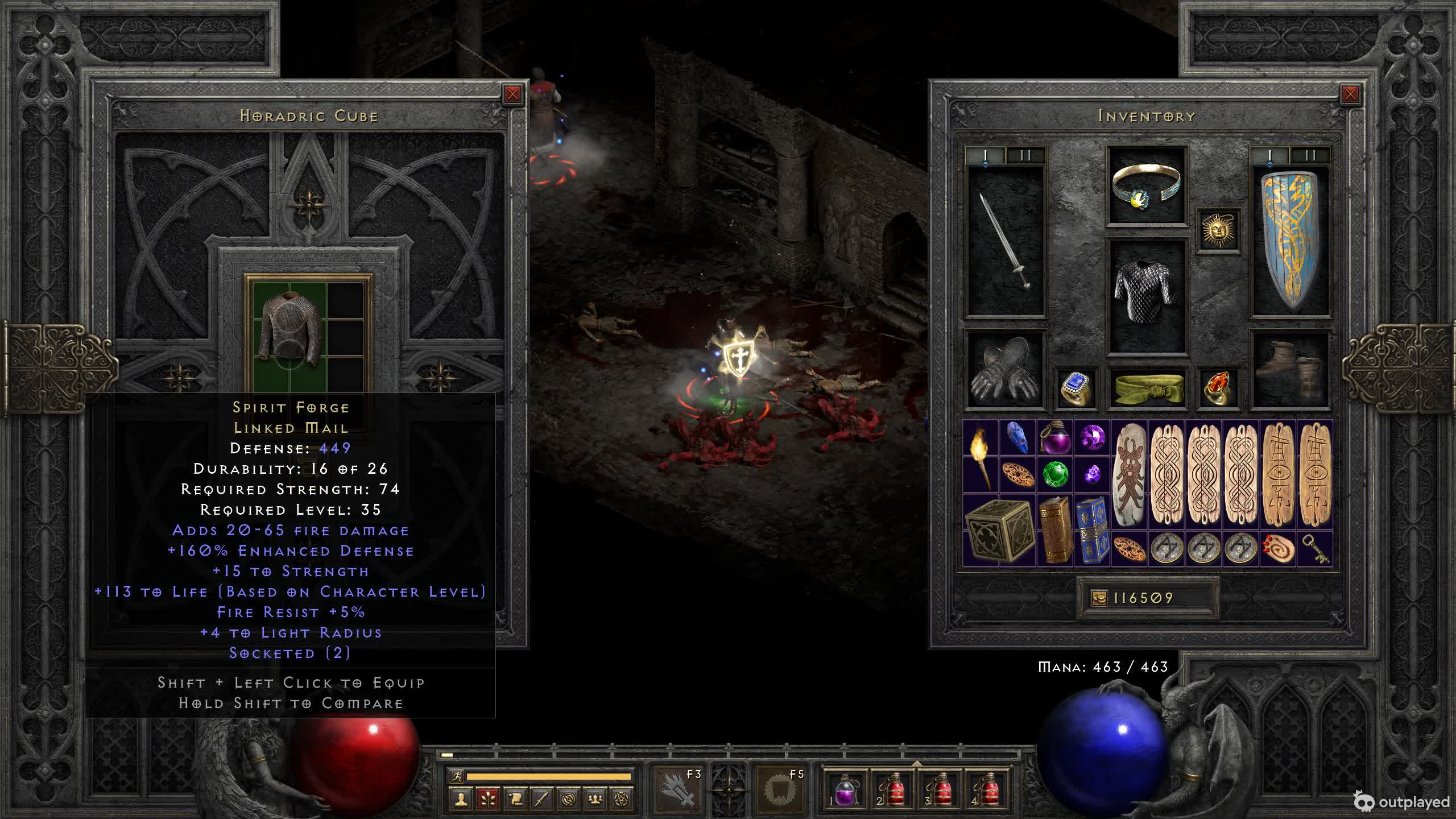1456x819 pixels.
Task: Toggle the run/walk button
Action: (456, 776)
